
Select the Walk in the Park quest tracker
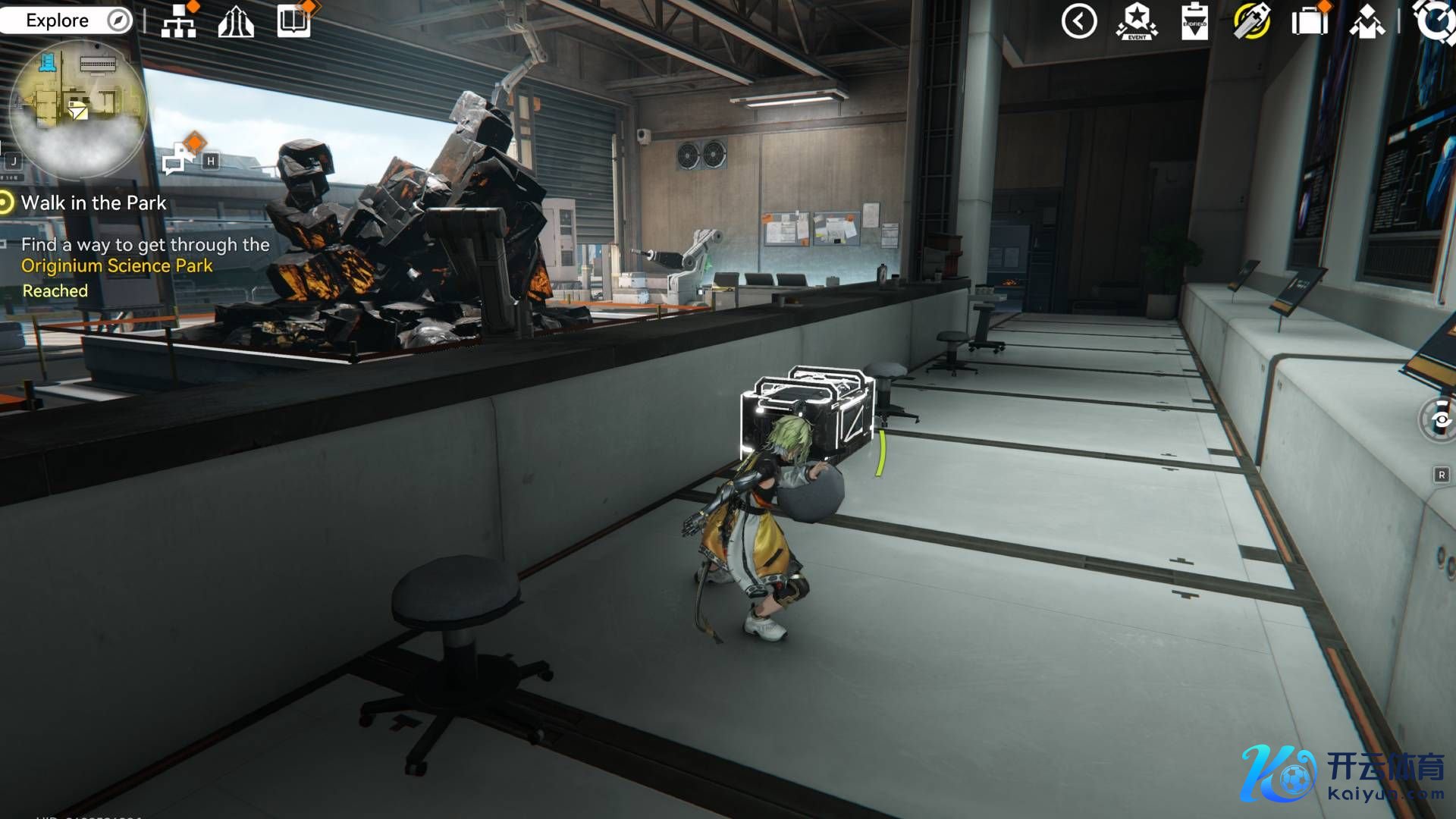point(93,203)
